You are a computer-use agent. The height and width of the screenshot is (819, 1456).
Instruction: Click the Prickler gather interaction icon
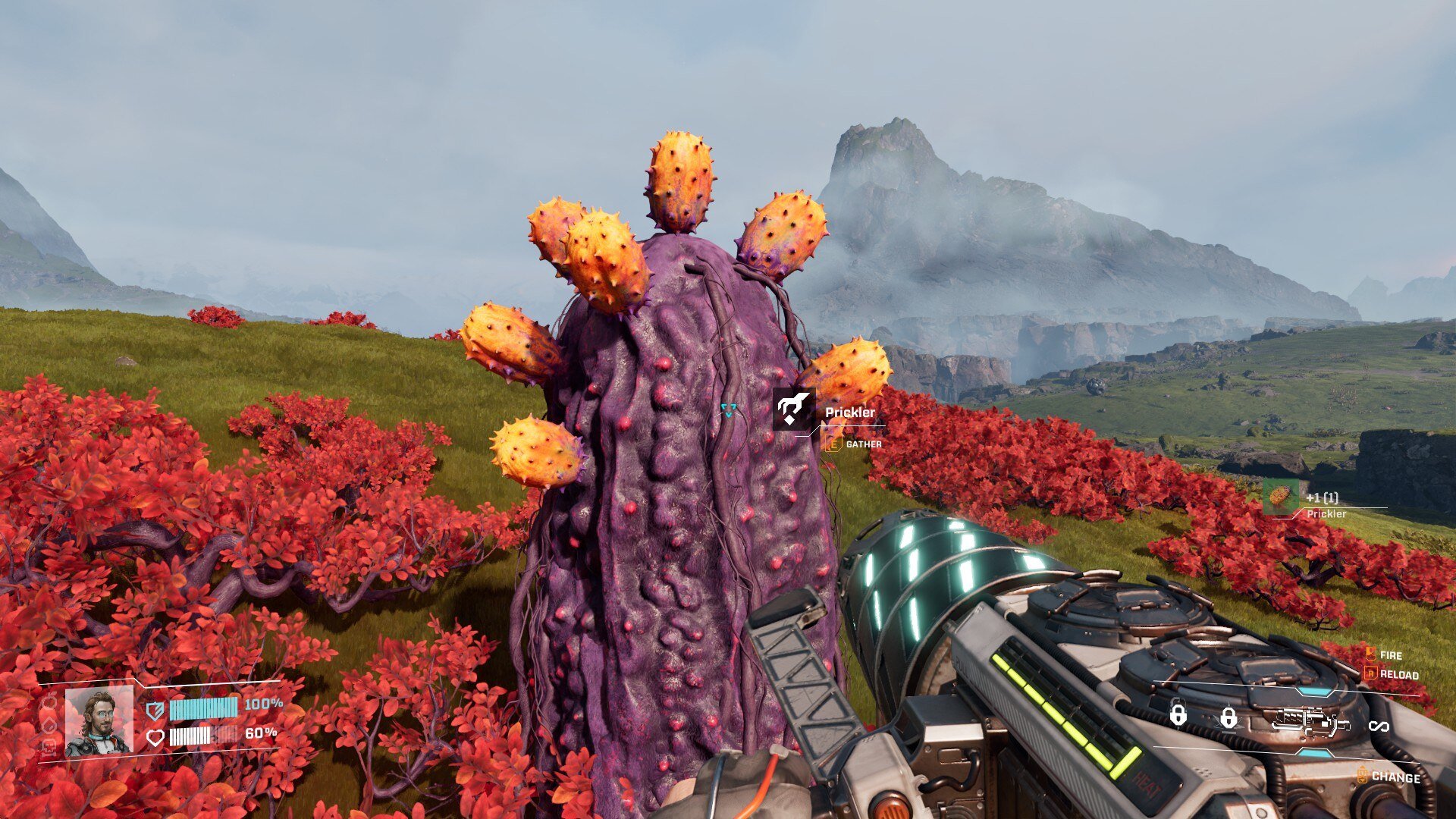click(793, 409)
